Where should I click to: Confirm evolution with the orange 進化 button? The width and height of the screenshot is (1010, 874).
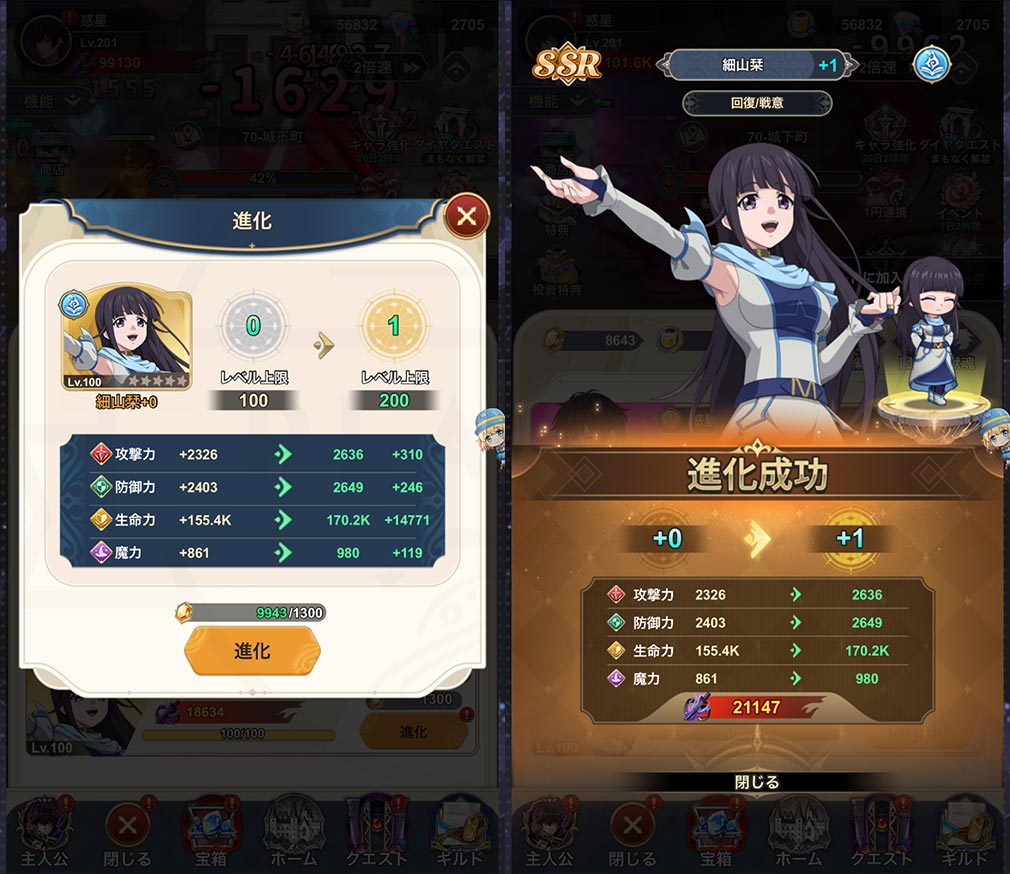252,651
